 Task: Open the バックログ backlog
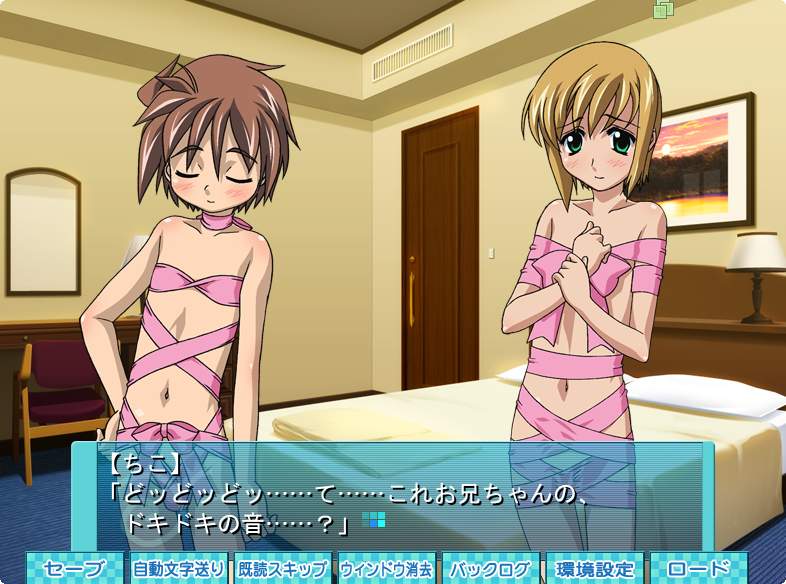click(x=490, y=569)
